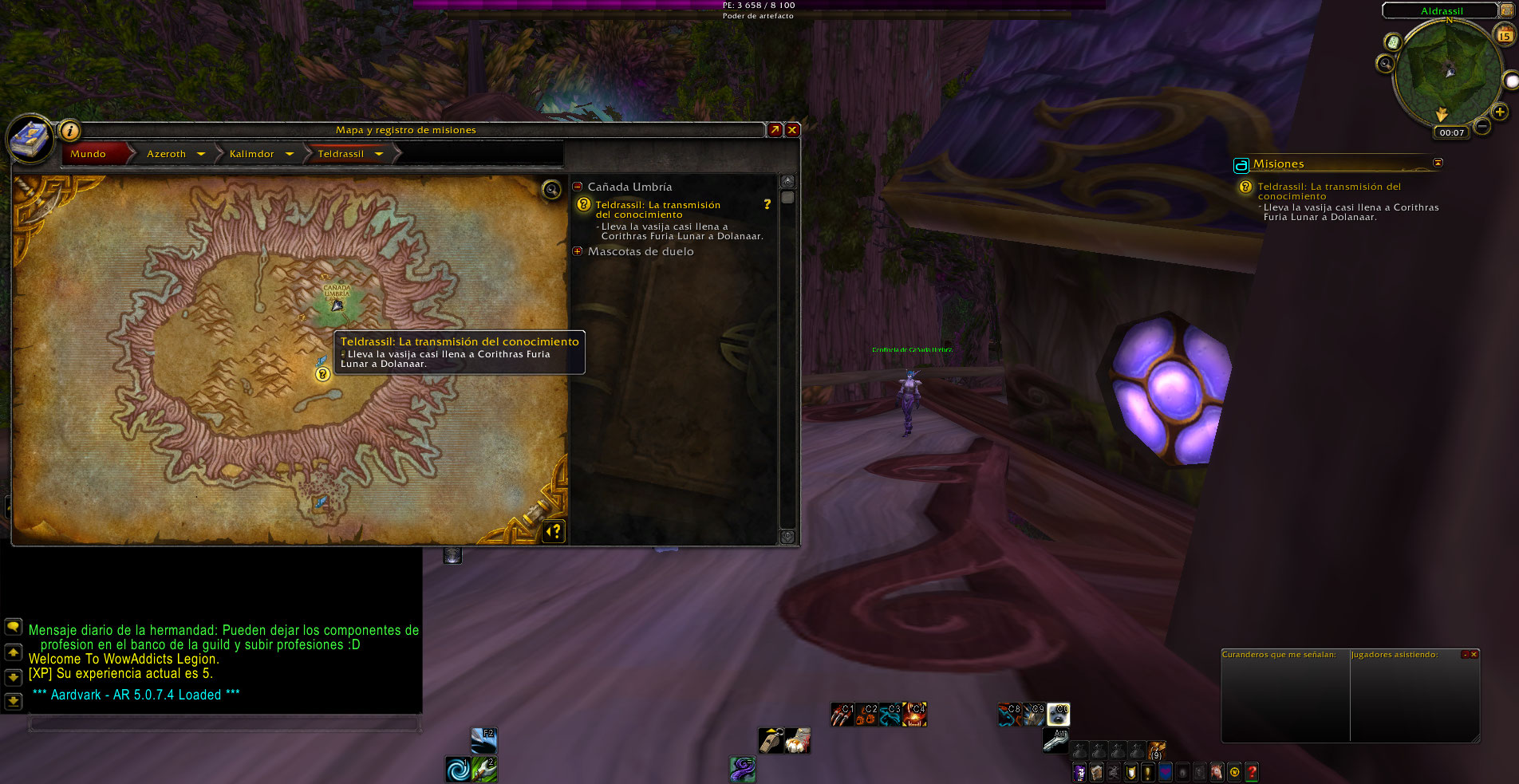Click the yellow quest marker on the map
Viewport: 1519px width, 784px height.
322,373
